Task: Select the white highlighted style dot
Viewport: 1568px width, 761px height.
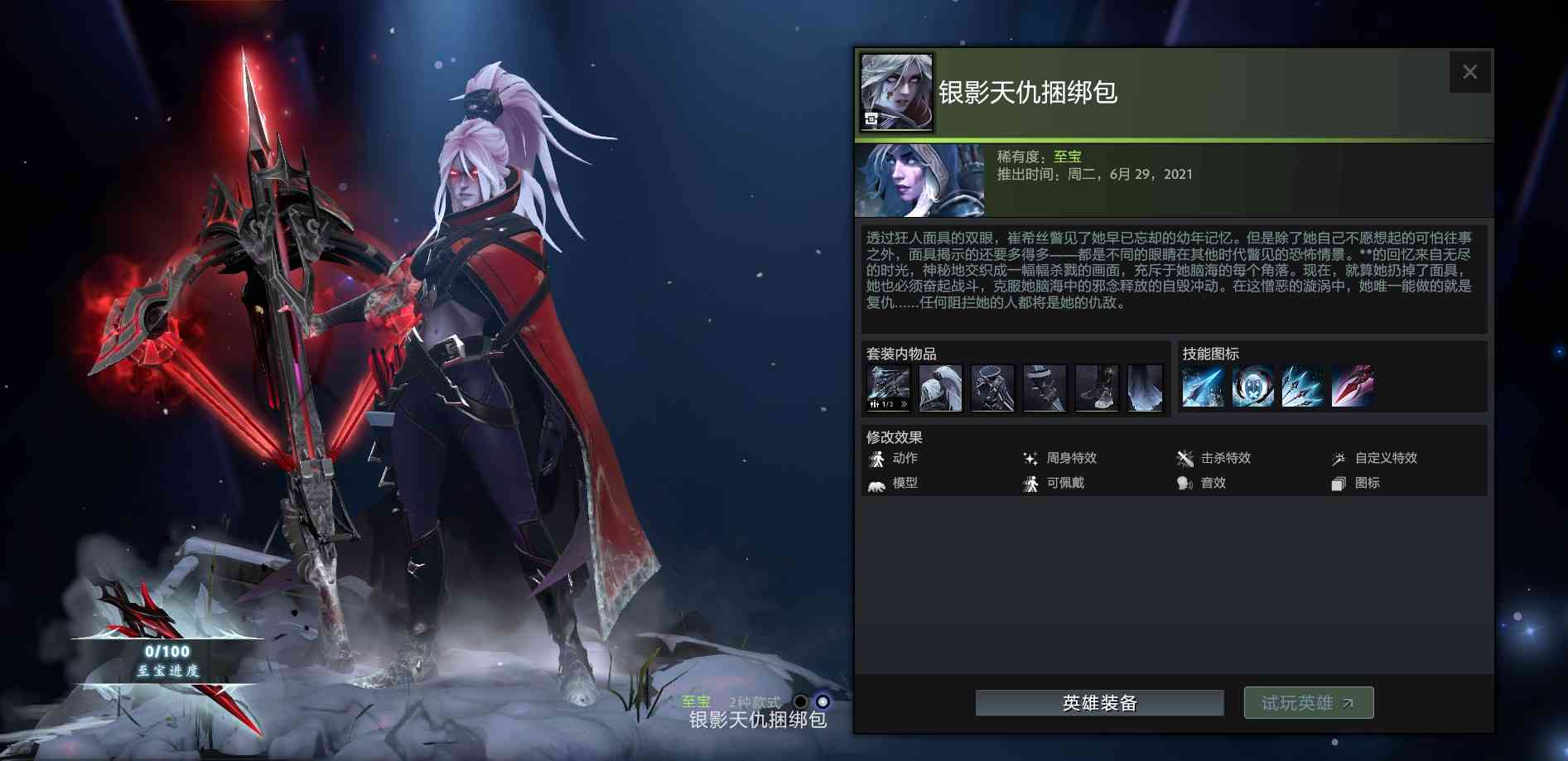Action: (823, 702)
